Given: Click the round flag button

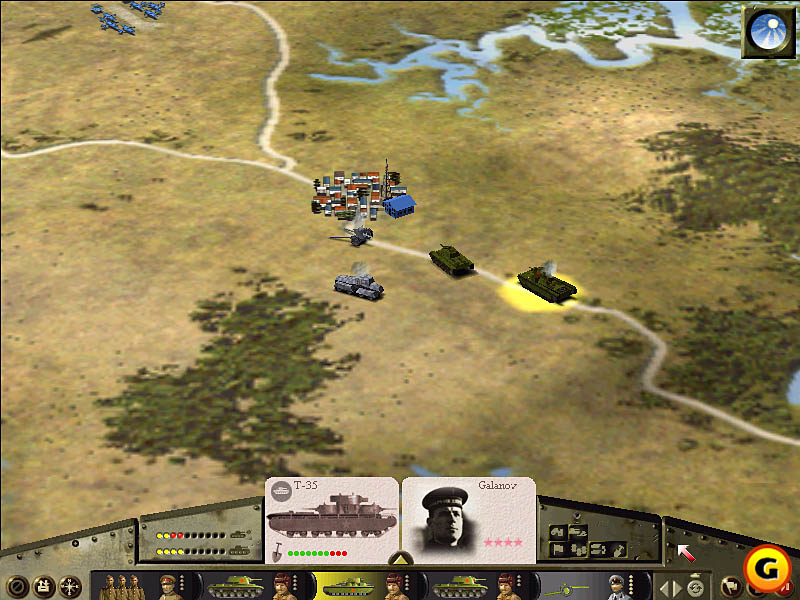Looking at the screenshot, I should click(x=729, y=587).
